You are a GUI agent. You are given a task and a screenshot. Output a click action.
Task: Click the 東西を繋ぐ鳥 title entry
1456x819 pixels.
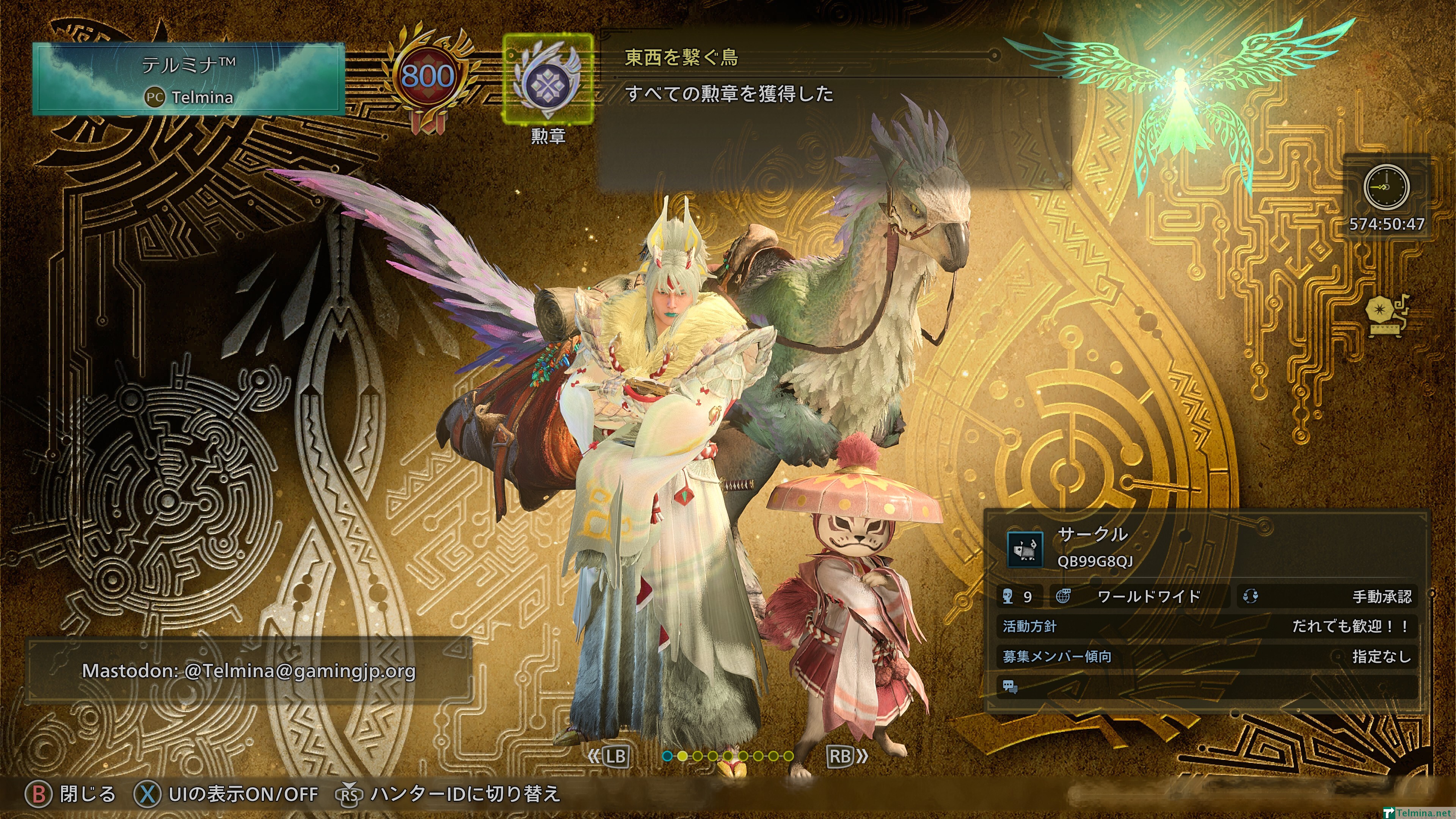click(x=682, y=57)
